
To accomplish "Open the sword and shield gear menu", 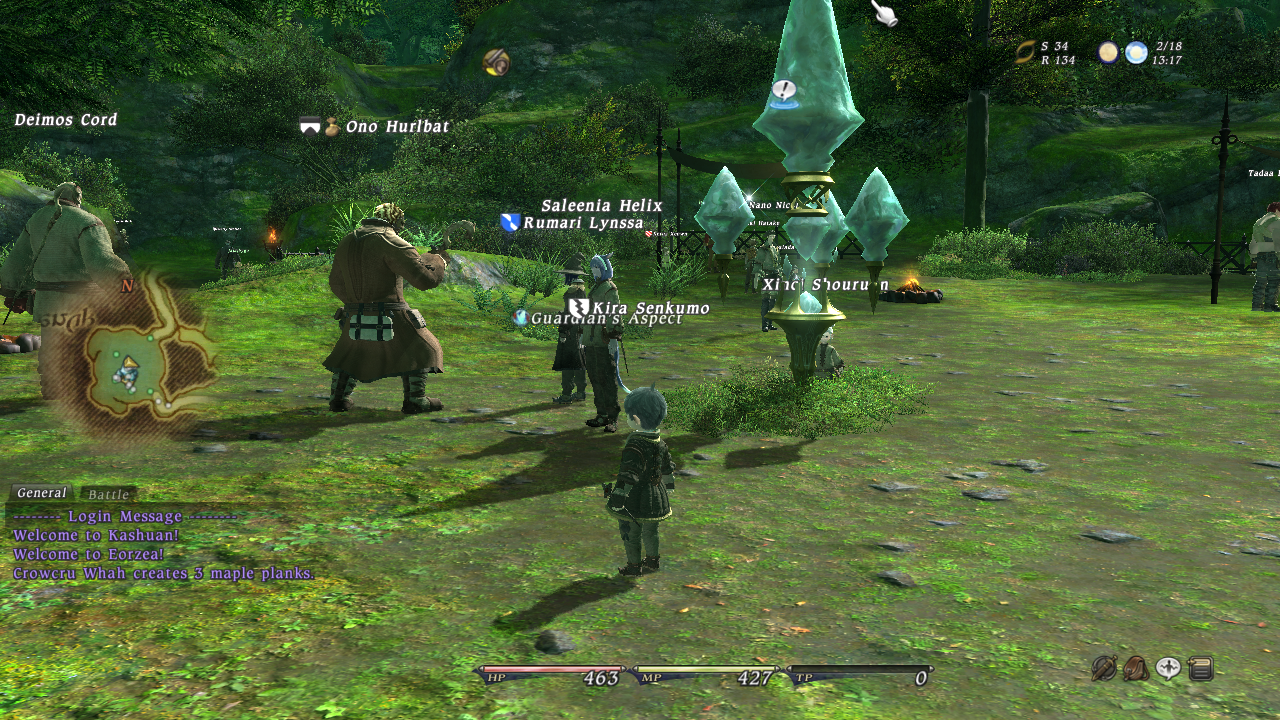I will [x=1104, y=668].
